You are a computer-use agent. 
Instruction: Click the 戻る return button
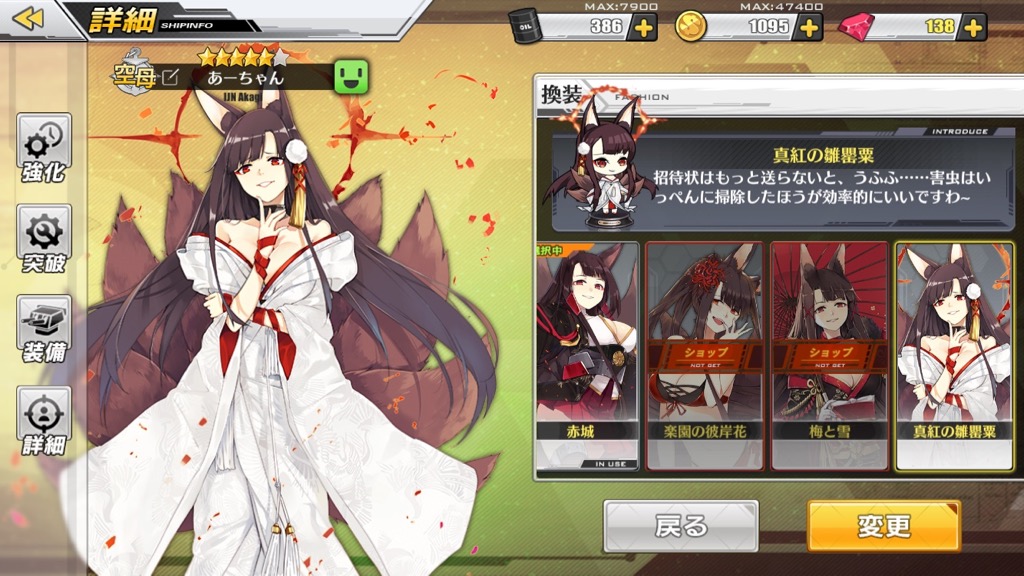pyautogui.click(x=680, y=526)
